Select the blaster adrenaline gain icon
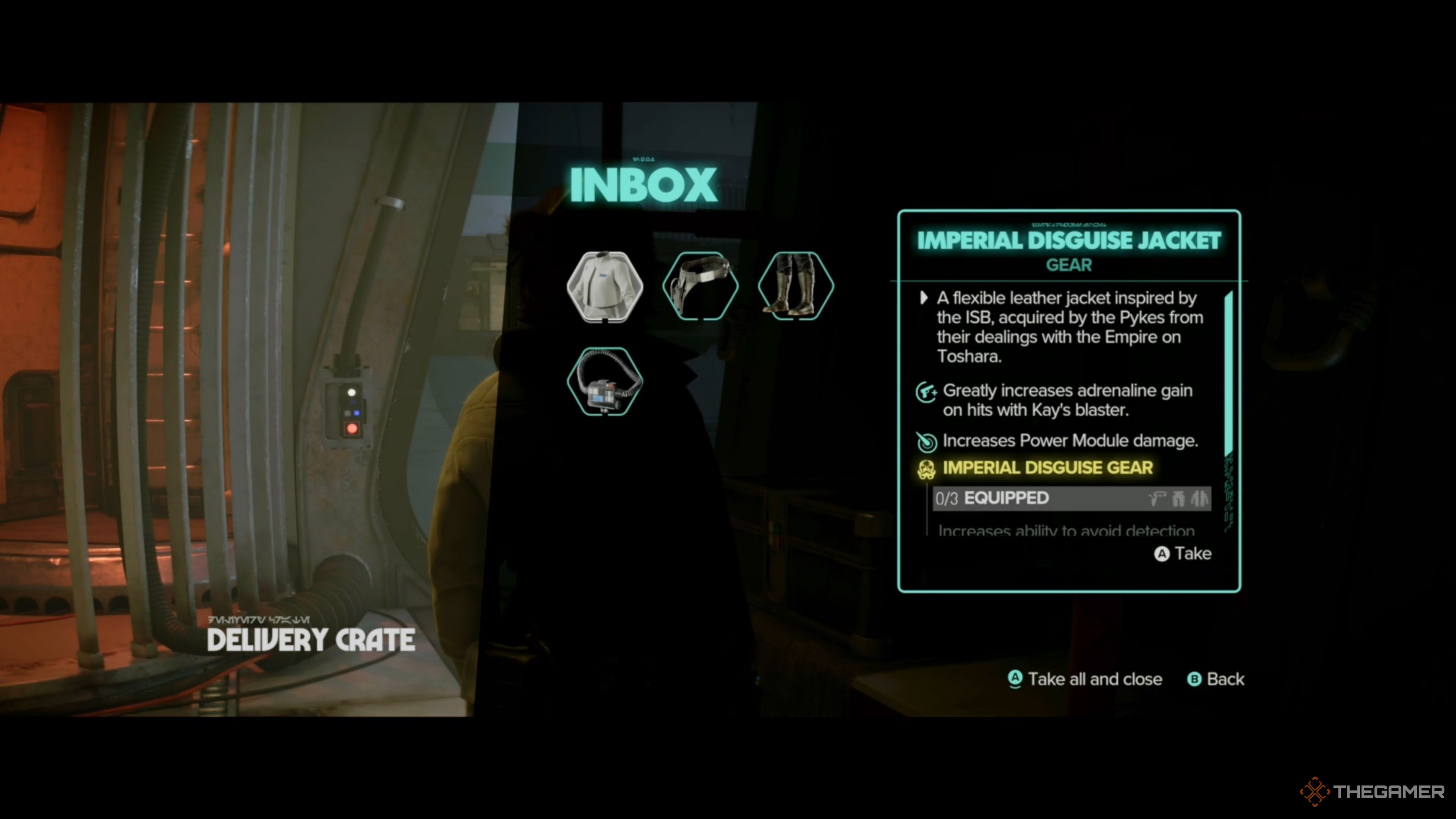1456x819 pixels. (x=927, y=392)
